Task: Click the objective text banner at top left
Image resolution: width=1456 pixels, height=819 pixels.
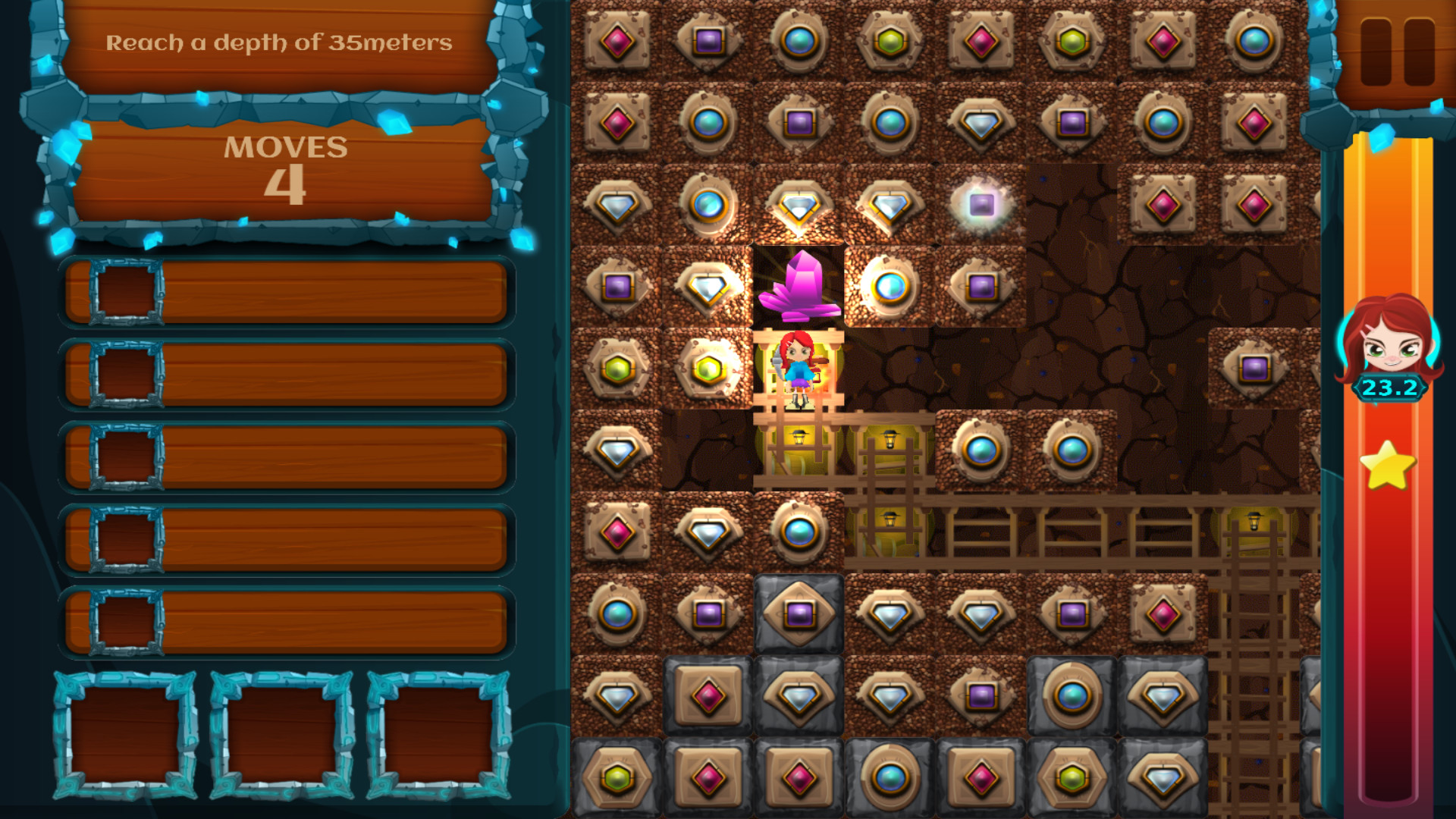Action: click(281, 43)
